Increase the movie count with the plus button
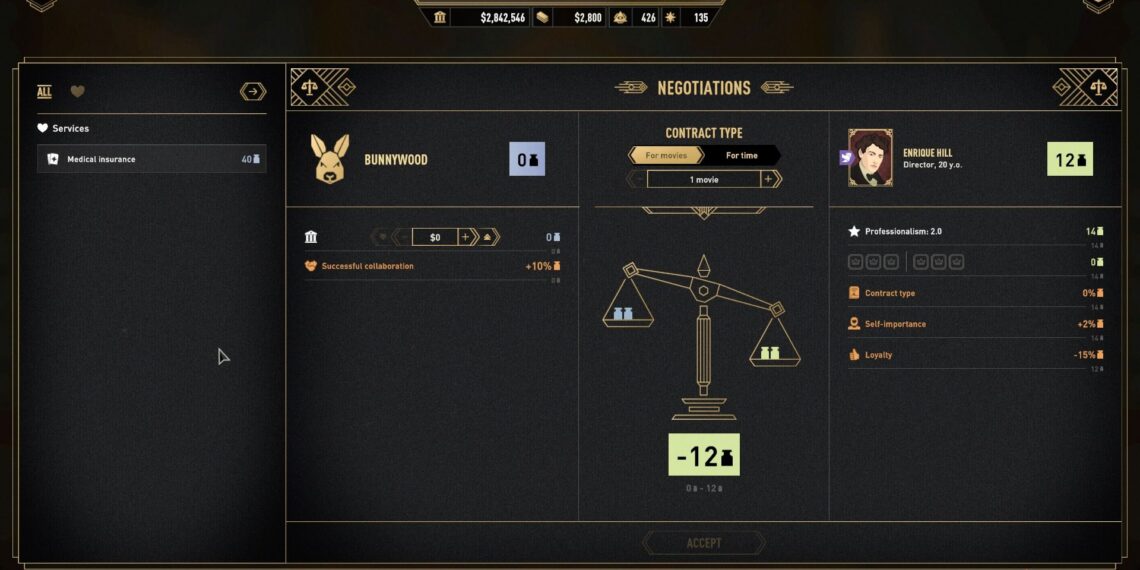The width and height of the screenshot is (1140, 570). pos(768,179)
